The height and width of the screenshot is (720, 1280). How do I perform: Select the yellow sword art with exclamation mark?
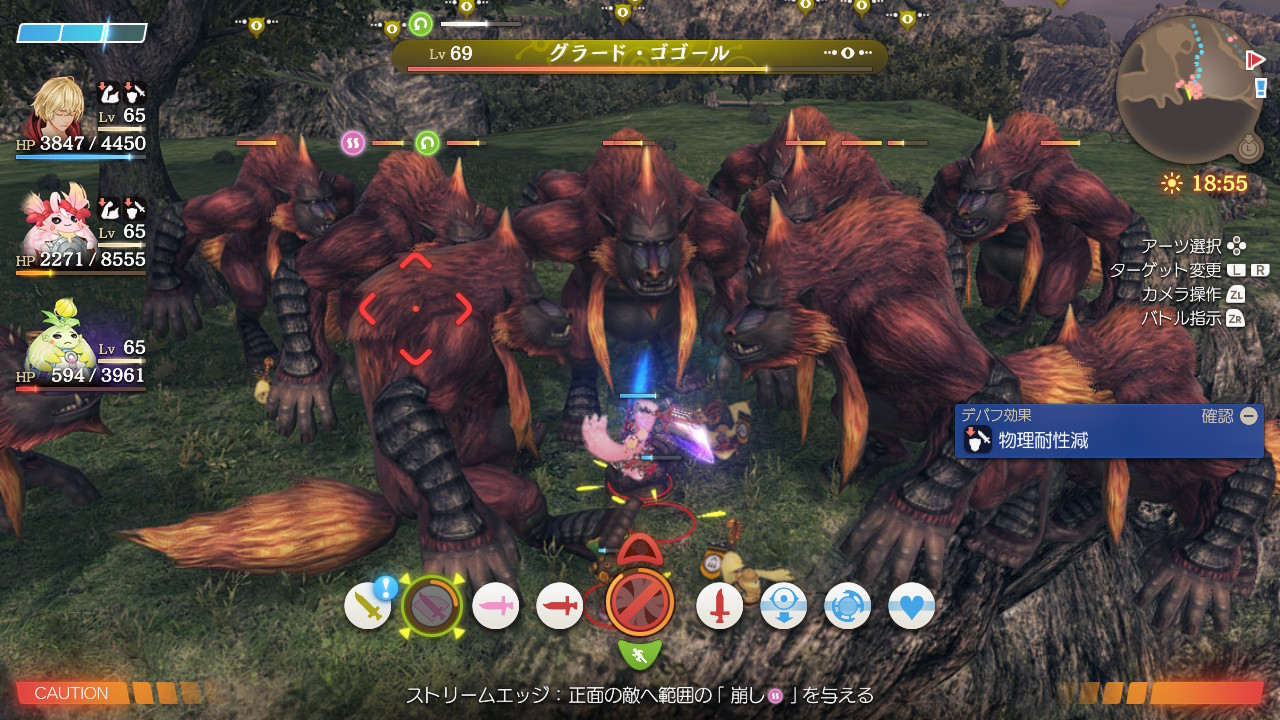(x=368, y=606)
